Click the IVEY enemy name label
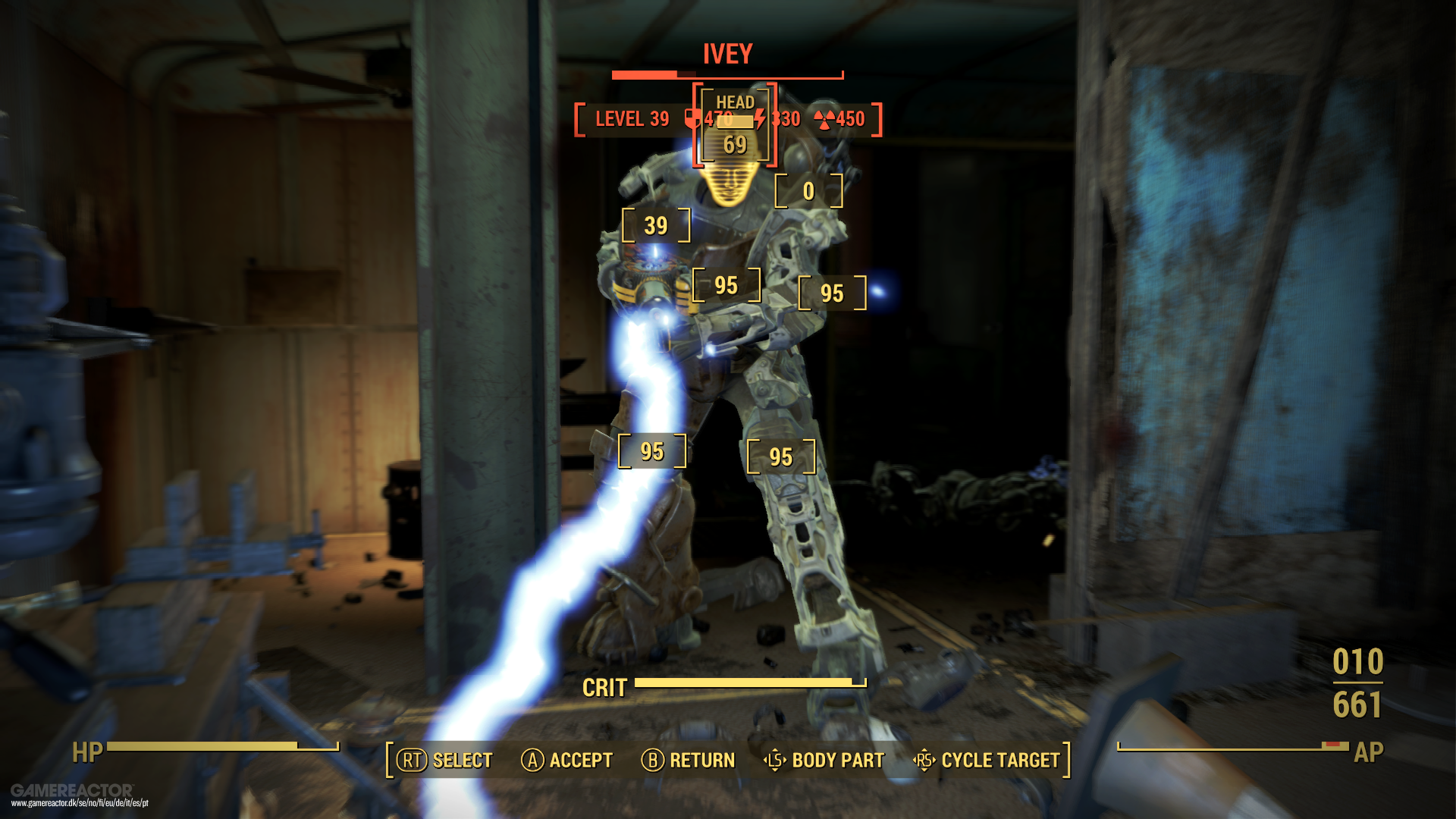Screen dimensions: 1456x819 726,54
